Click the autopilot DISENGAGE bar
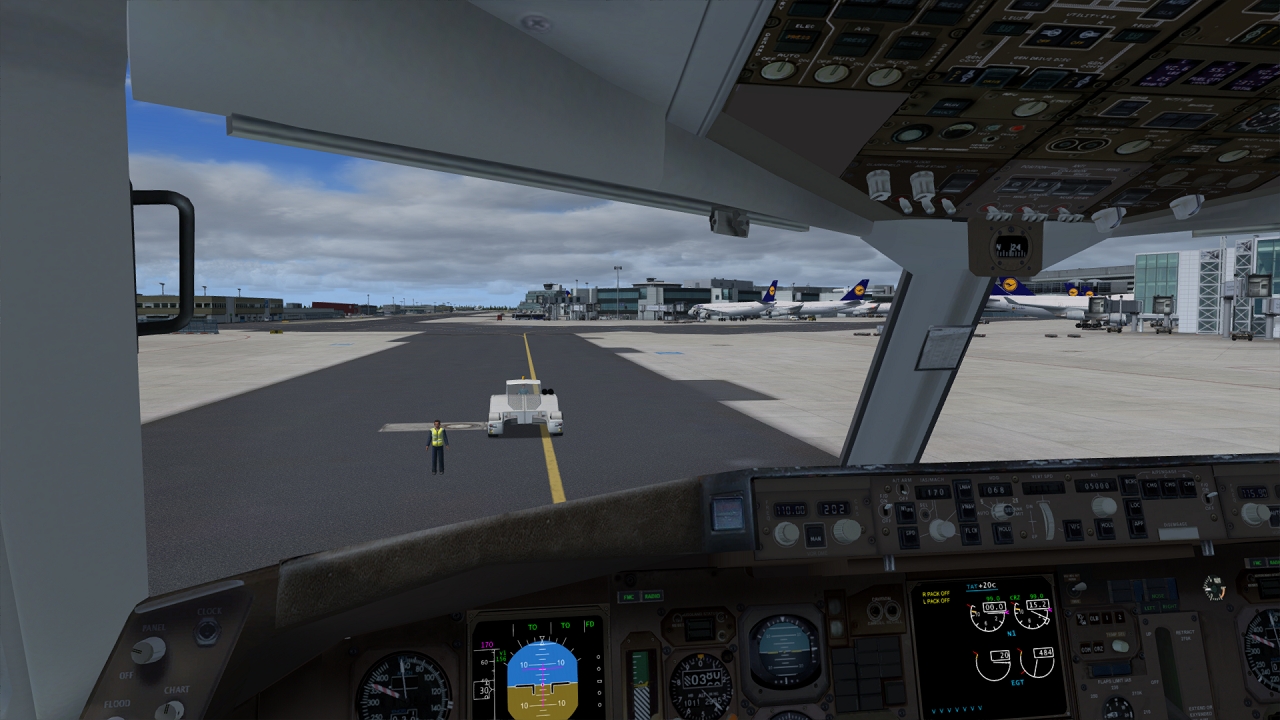This screenshot has height=720, width=1280. pyautogui.click(x=1179, y=533)
